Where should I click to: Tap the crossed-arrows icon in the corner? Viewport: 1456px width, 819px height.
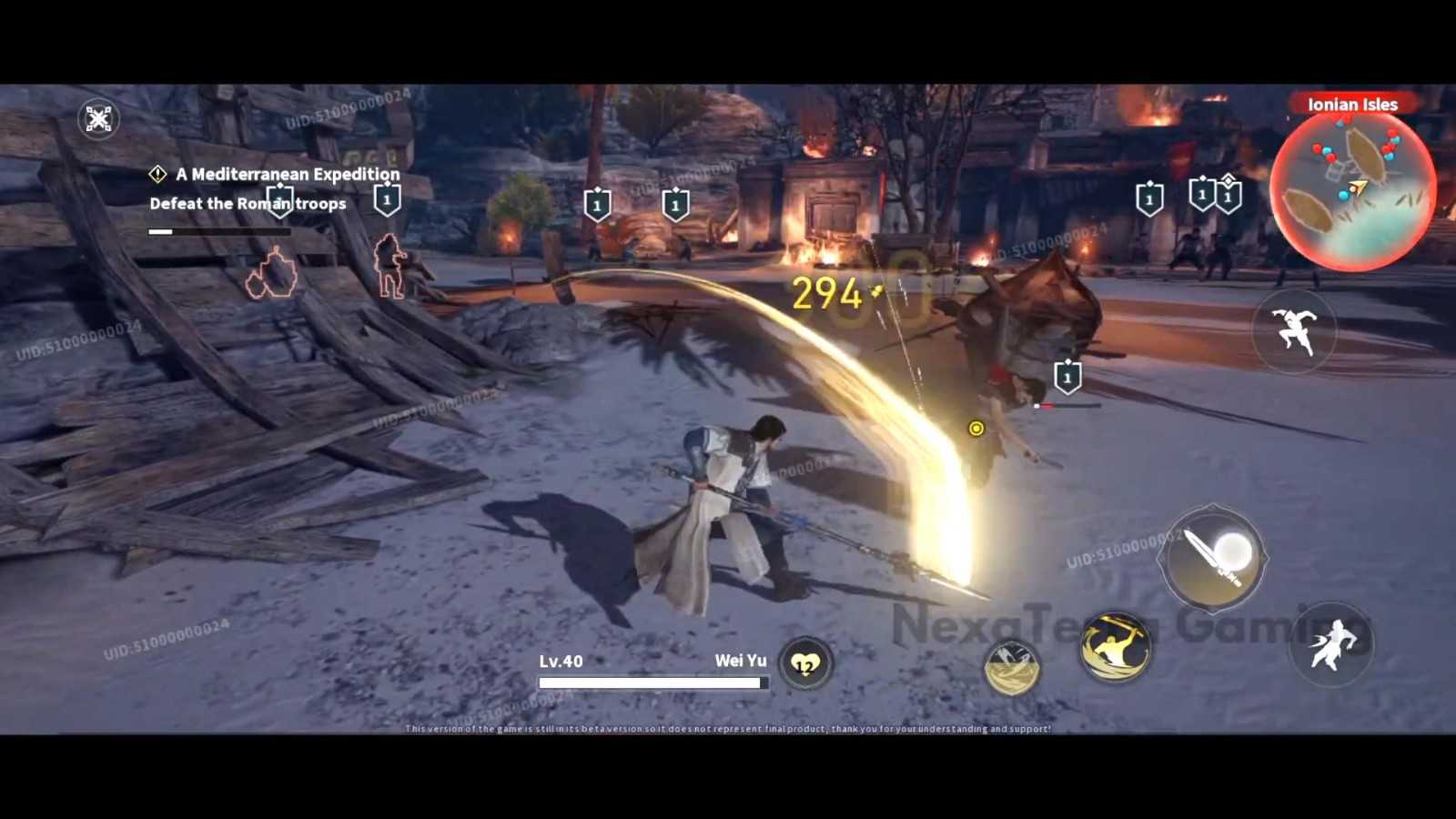tap(98, 118)
